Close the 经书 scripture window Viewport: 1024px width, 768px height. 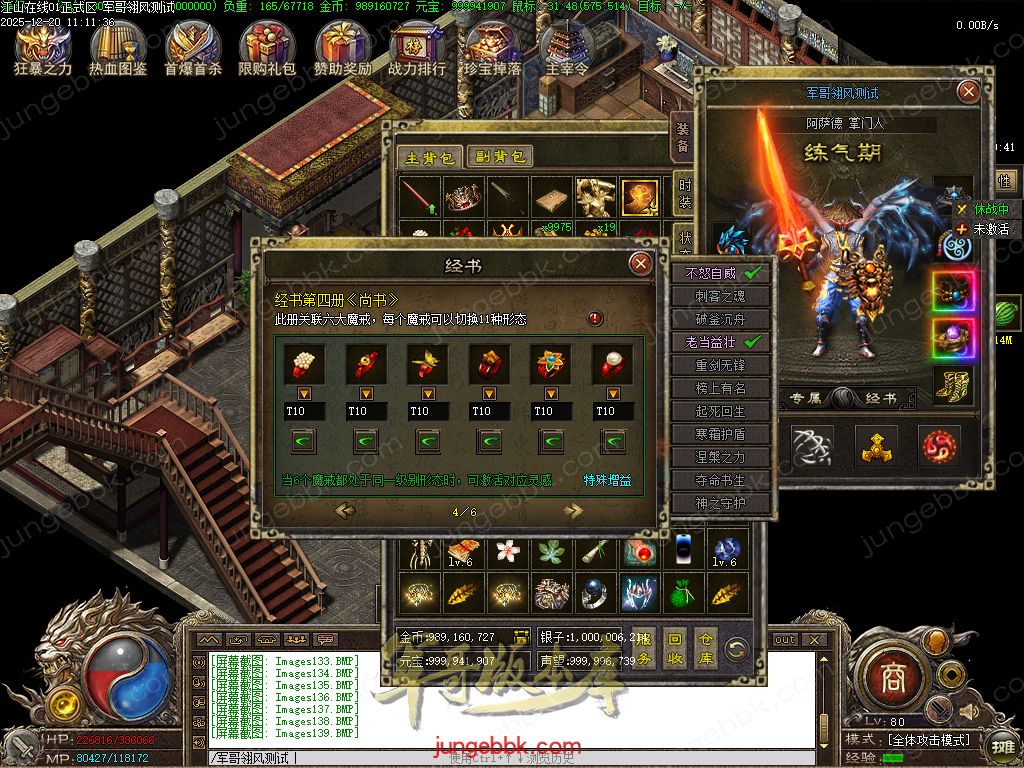tap(640, 264)
